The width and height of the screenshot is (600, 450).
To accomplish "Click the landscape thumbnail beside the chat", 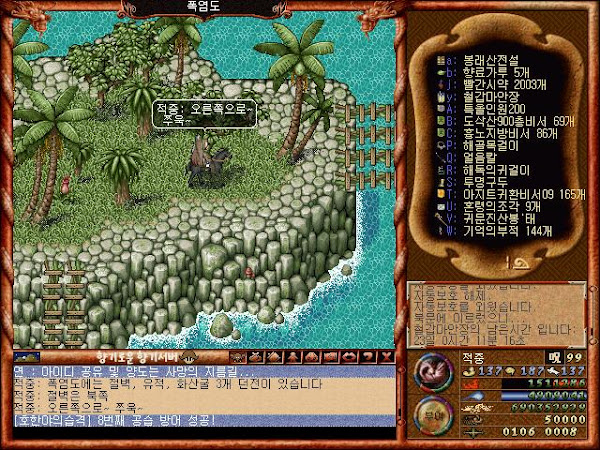I will (26, 357).
